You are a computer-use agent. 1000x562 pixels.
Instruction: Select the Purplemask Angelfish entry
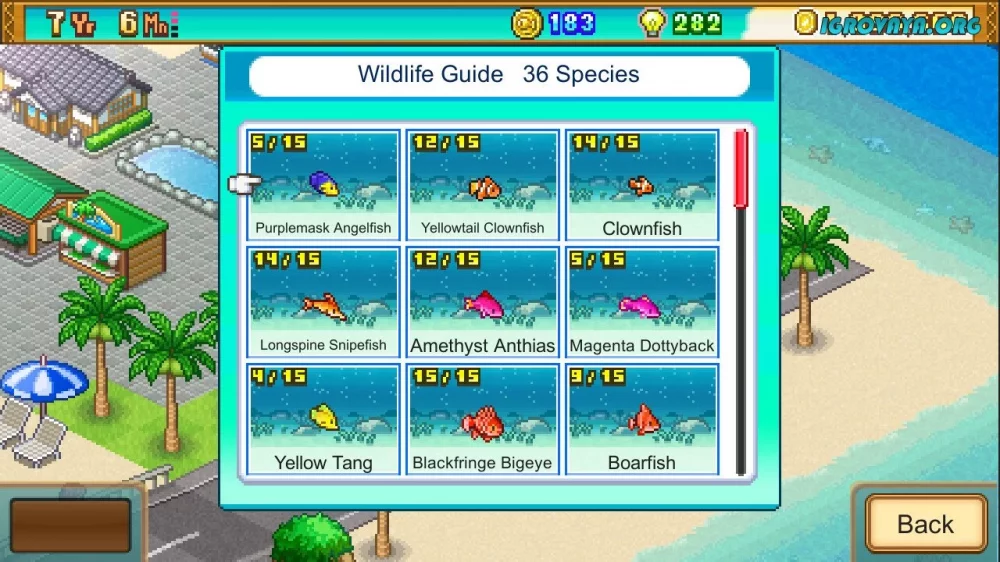323,185
